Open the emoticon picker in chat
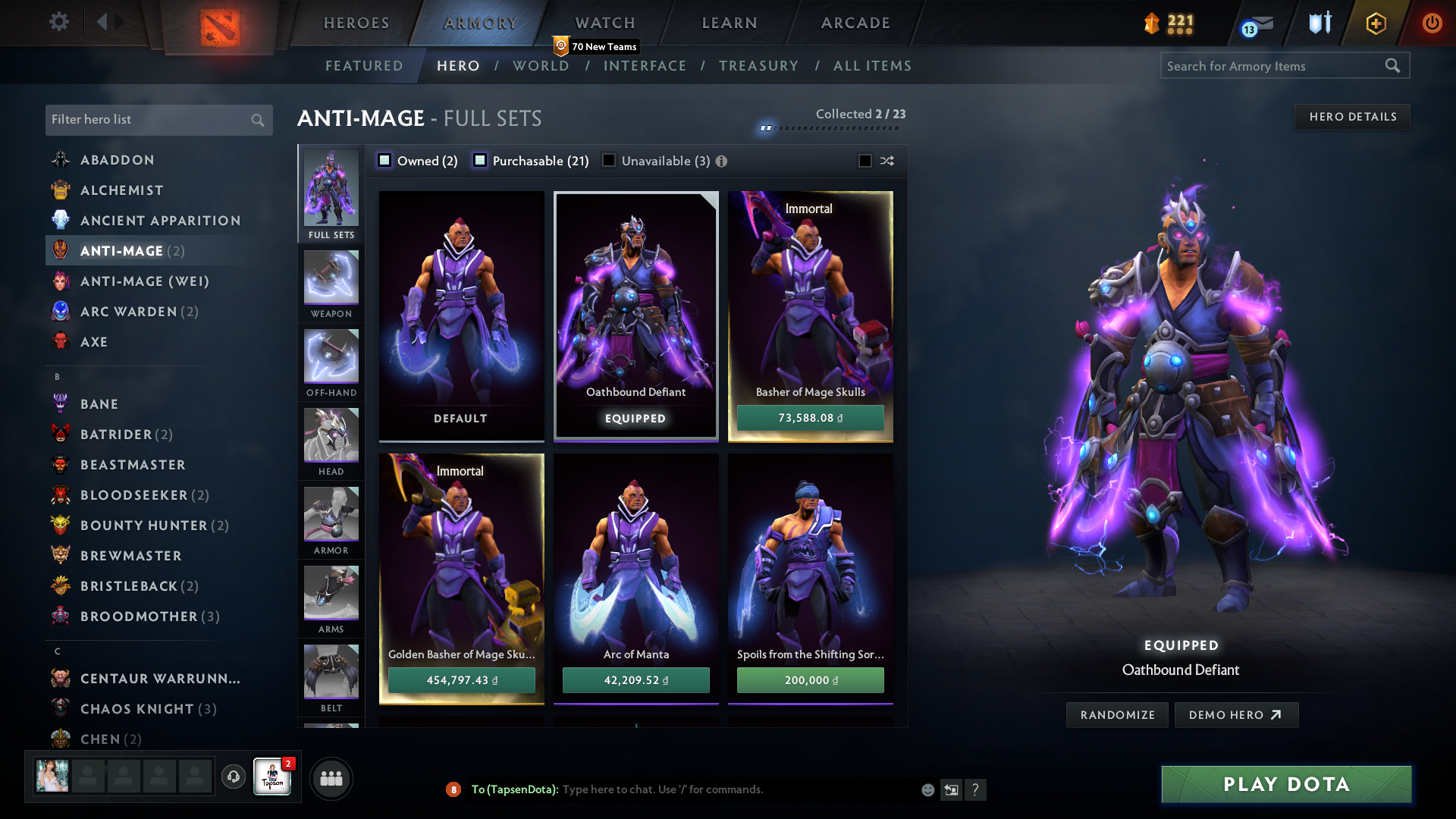 click(927, 789)
